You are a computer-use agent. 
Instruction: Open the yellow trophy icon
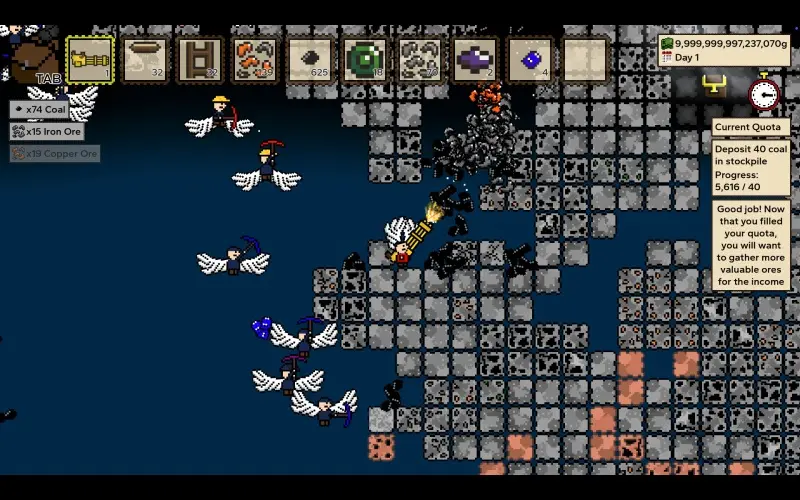pos(714,85)
